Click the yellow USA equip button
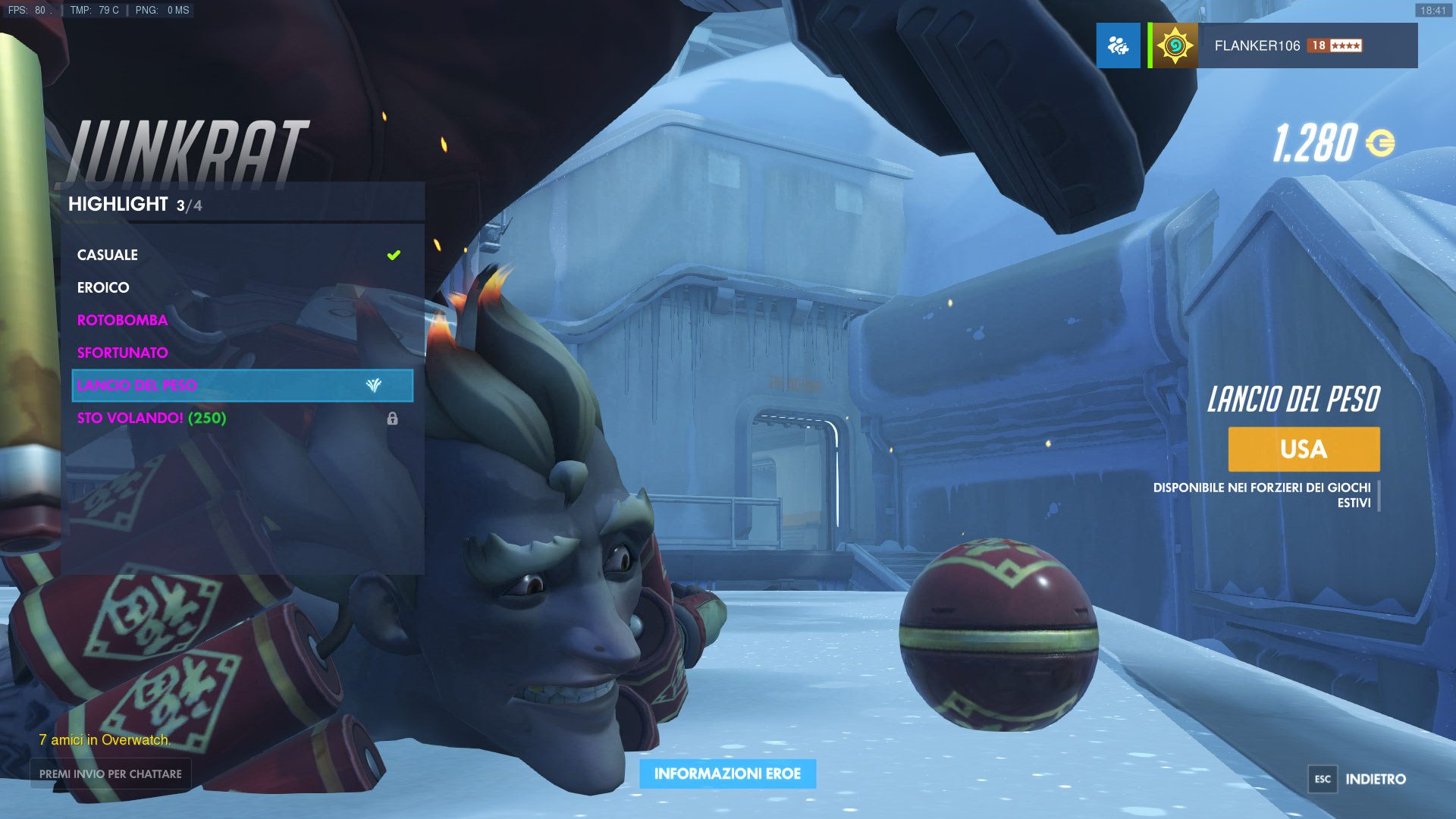The width and height of the screenshot is (1456, 819). [x=1304, y=449]
